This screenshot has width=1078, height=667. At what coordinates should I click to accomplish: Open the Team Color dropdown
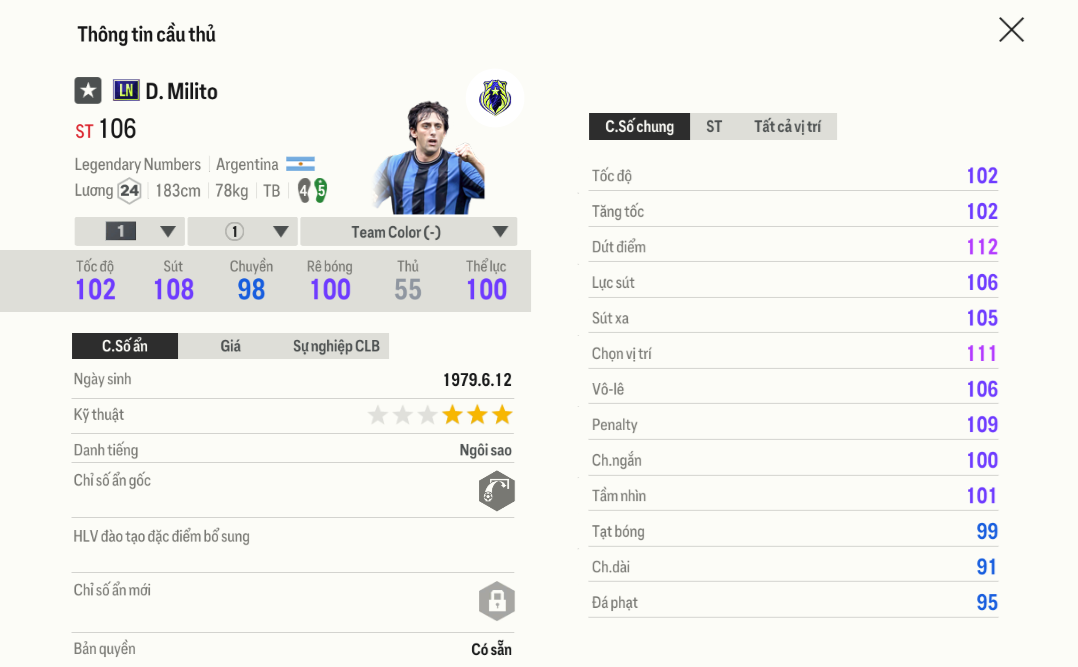click(x=408, y=232)
